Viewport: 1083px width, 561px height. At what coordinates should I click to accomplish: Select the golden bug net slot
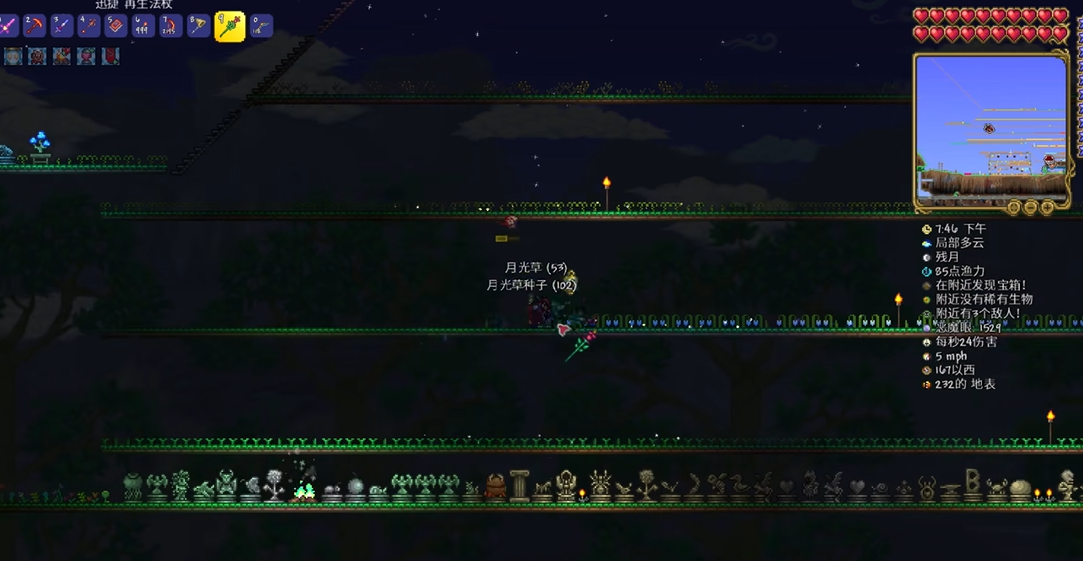point(198,25)
